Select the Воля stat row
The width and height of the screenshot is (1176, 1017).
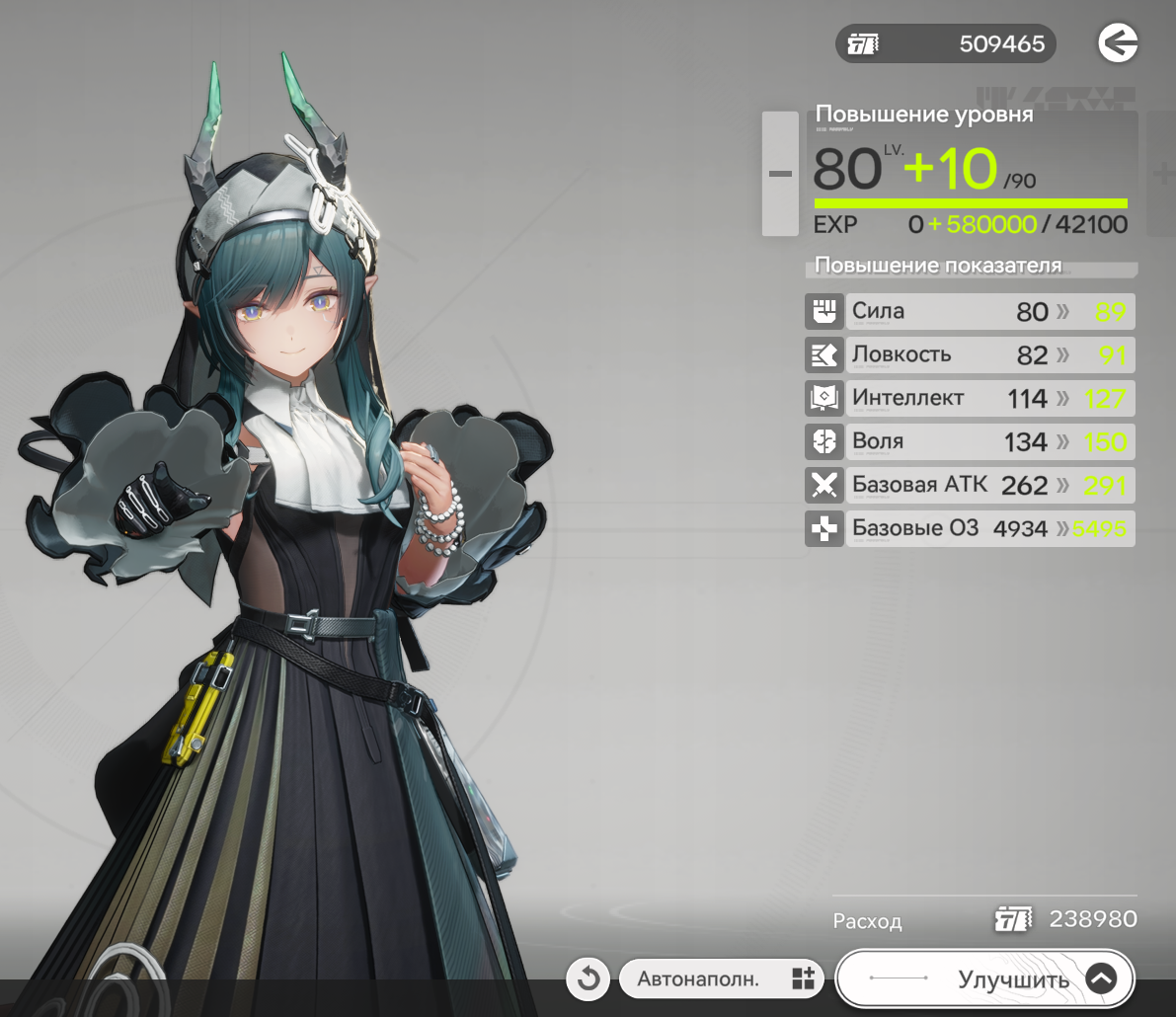(x=971, y=441)
